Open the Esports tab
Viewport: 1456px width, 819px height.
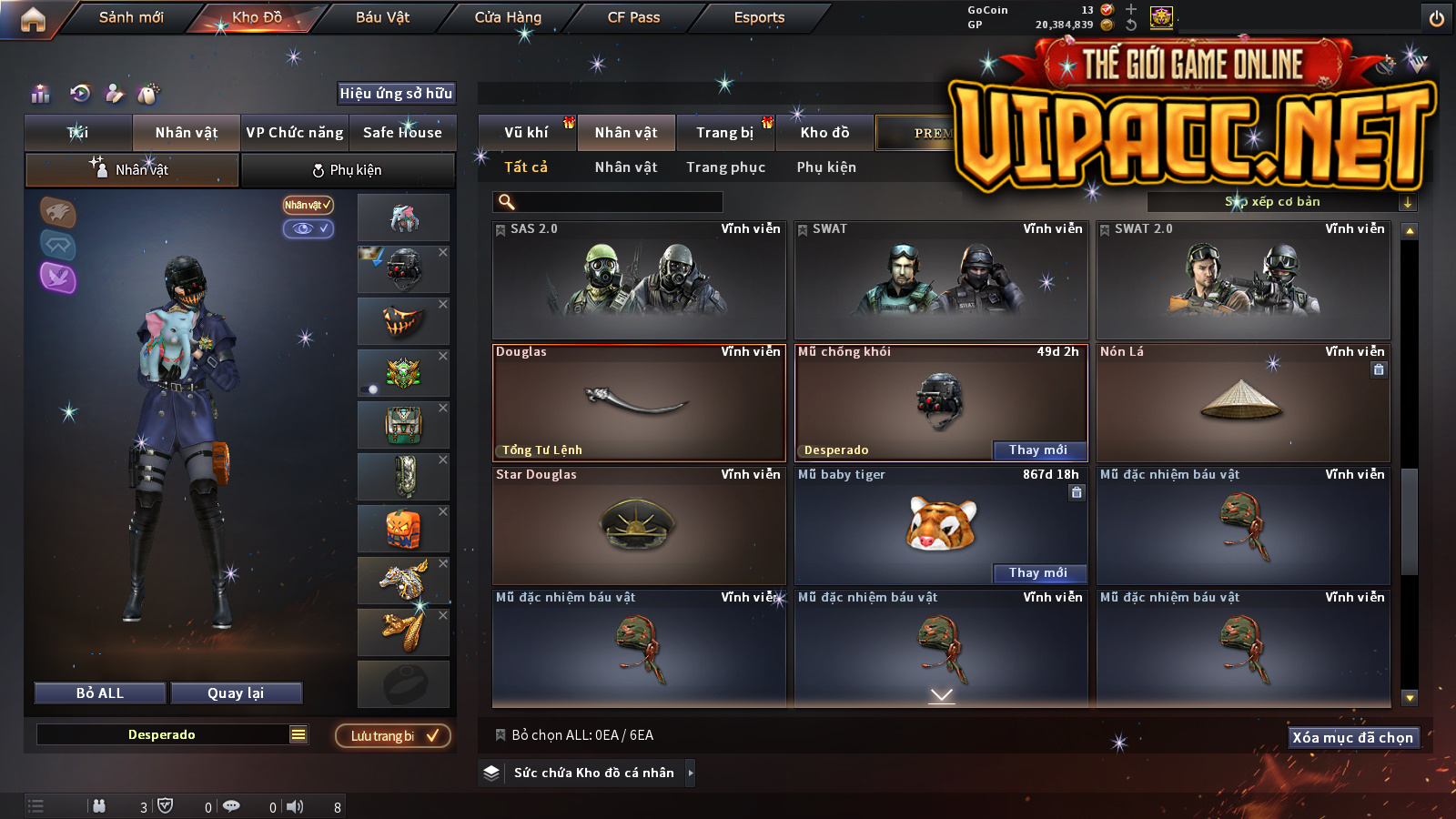pos(759,17)
